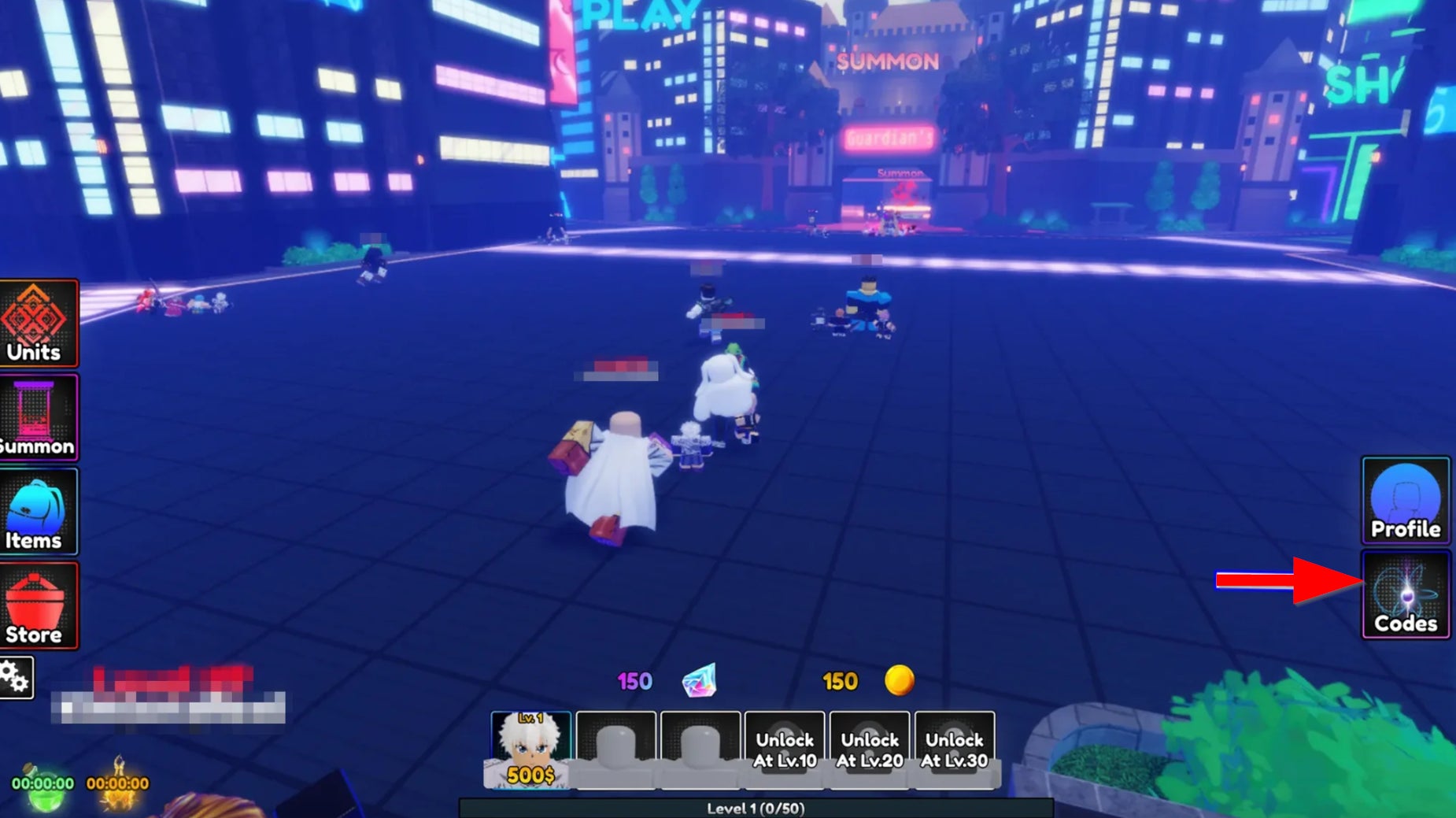1456x818 pixels.
Task: Select the Lv.1 white-haired unit slot
Action: [530, 750]
